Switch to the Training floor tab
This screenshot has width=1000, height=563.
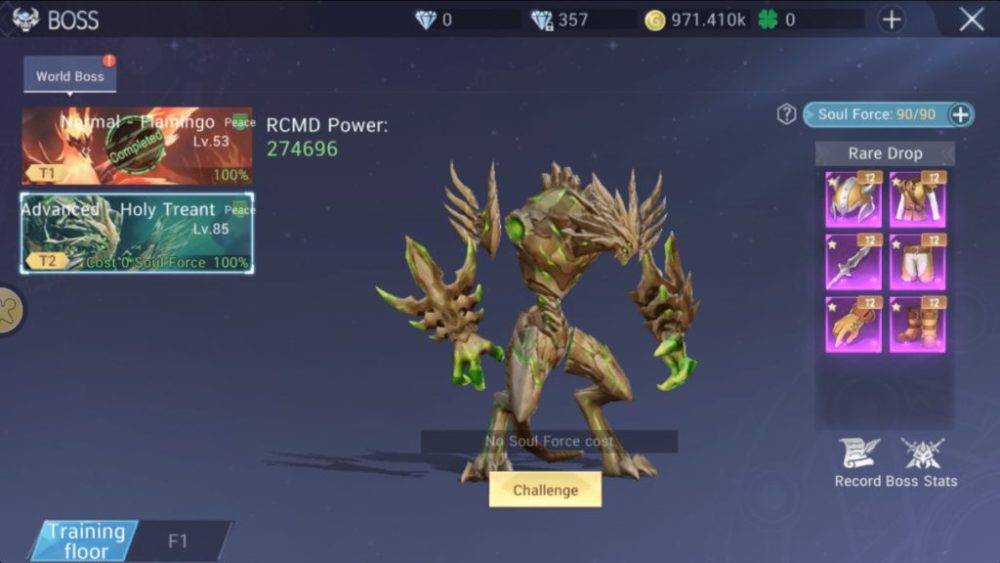point(87,541)
